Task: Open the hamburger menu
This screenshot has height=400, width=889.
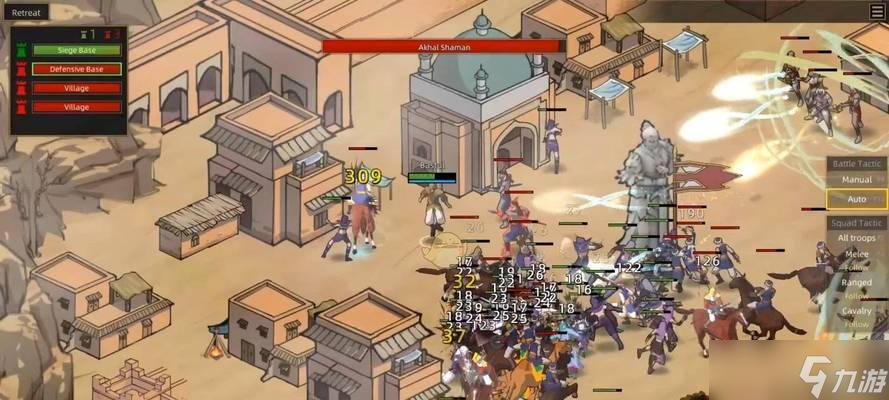Action: click(877, 11)
